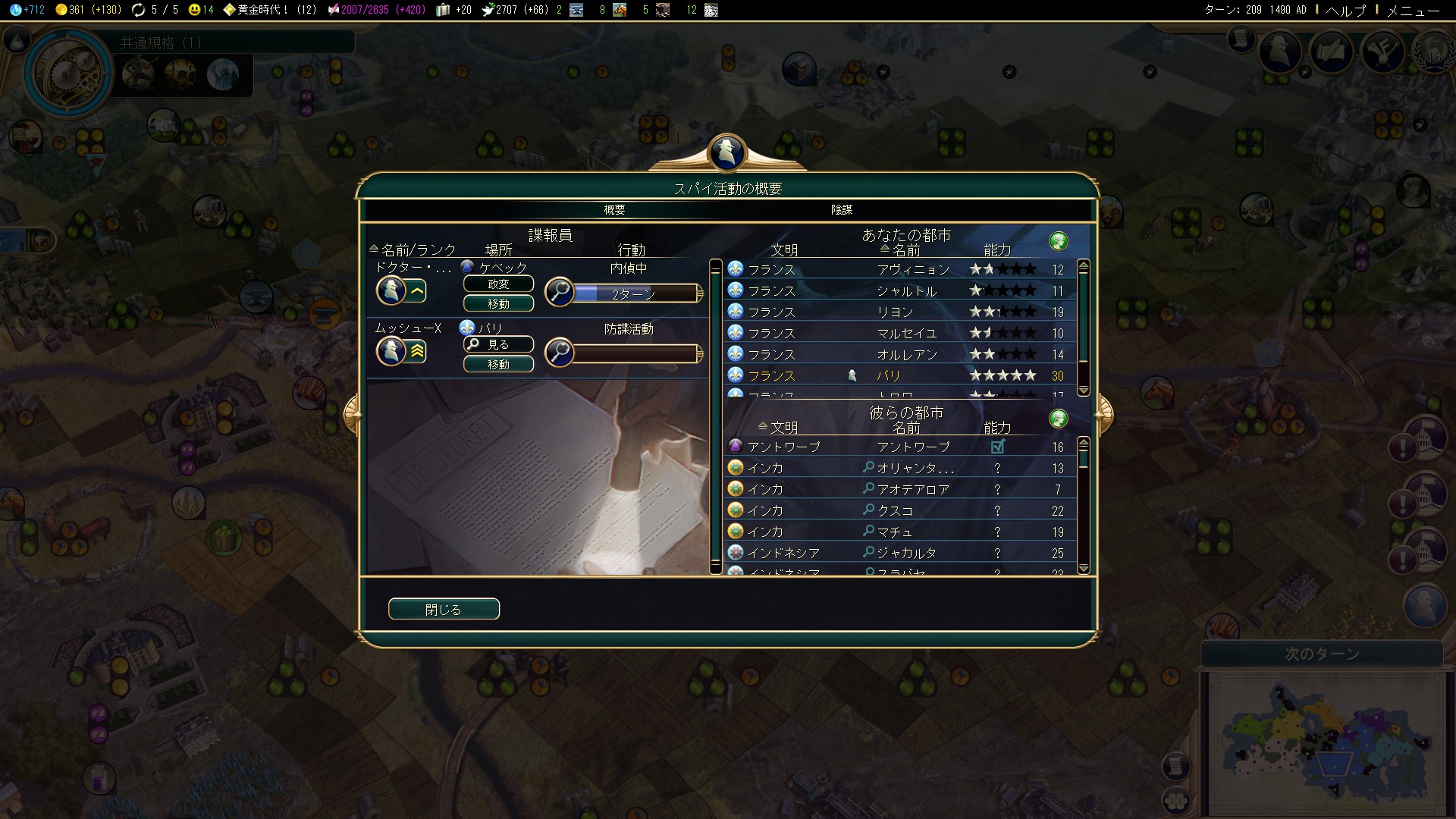
Task: Close the espionage overview with 閉じる
Action: pos(444,609)
